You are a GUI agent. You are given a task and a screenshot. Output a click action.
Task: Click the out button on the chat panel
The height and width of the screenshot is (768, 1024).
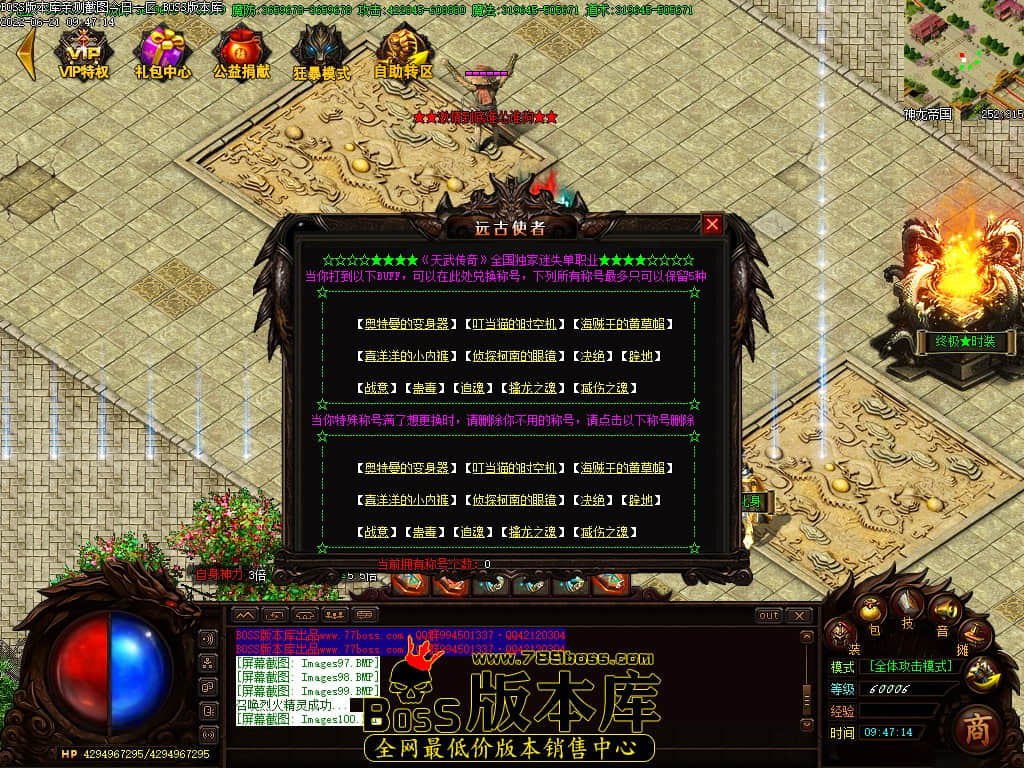(x=768, y=615)
